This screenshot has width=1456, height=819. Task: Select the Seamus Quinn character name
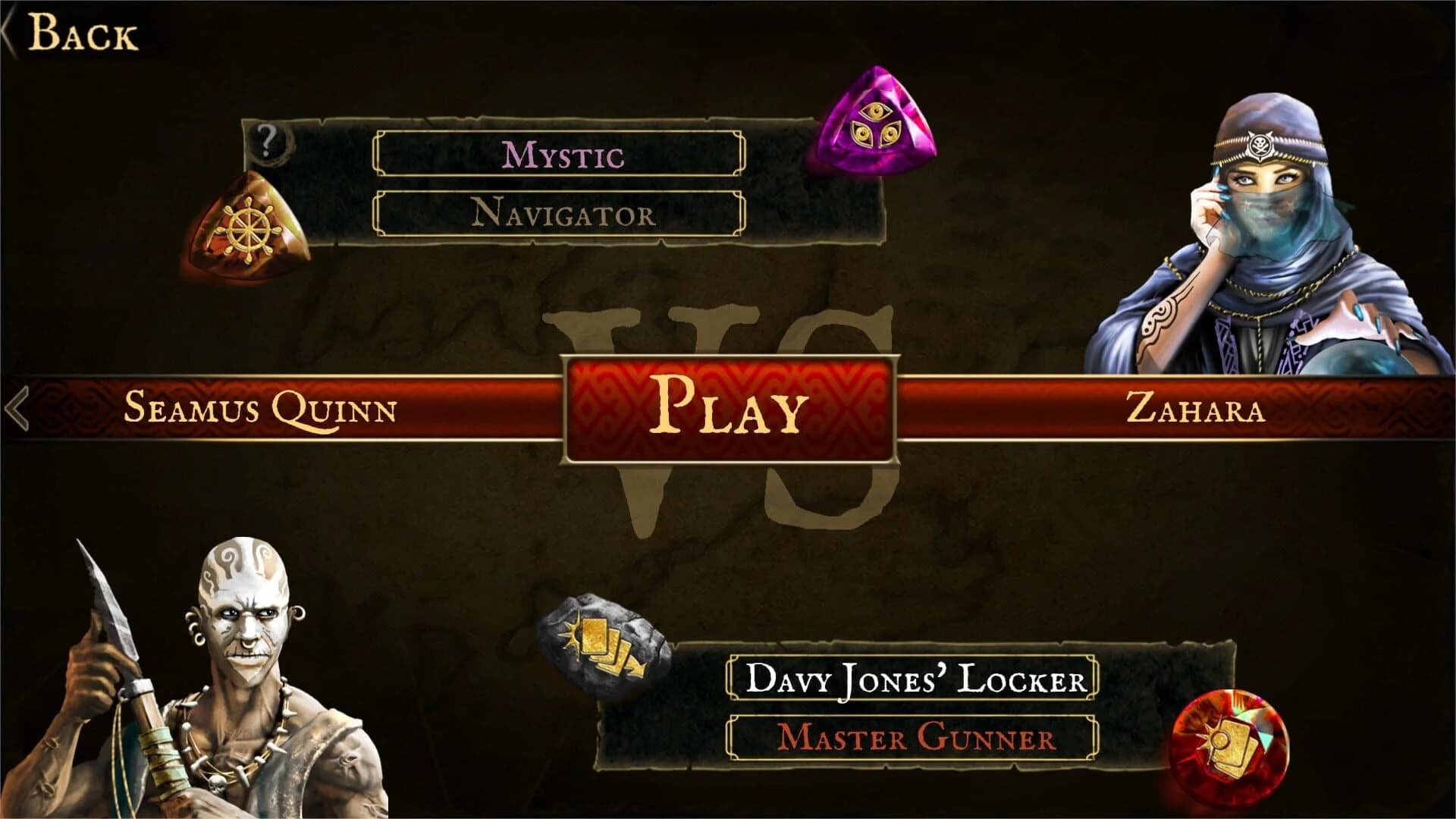262,409
